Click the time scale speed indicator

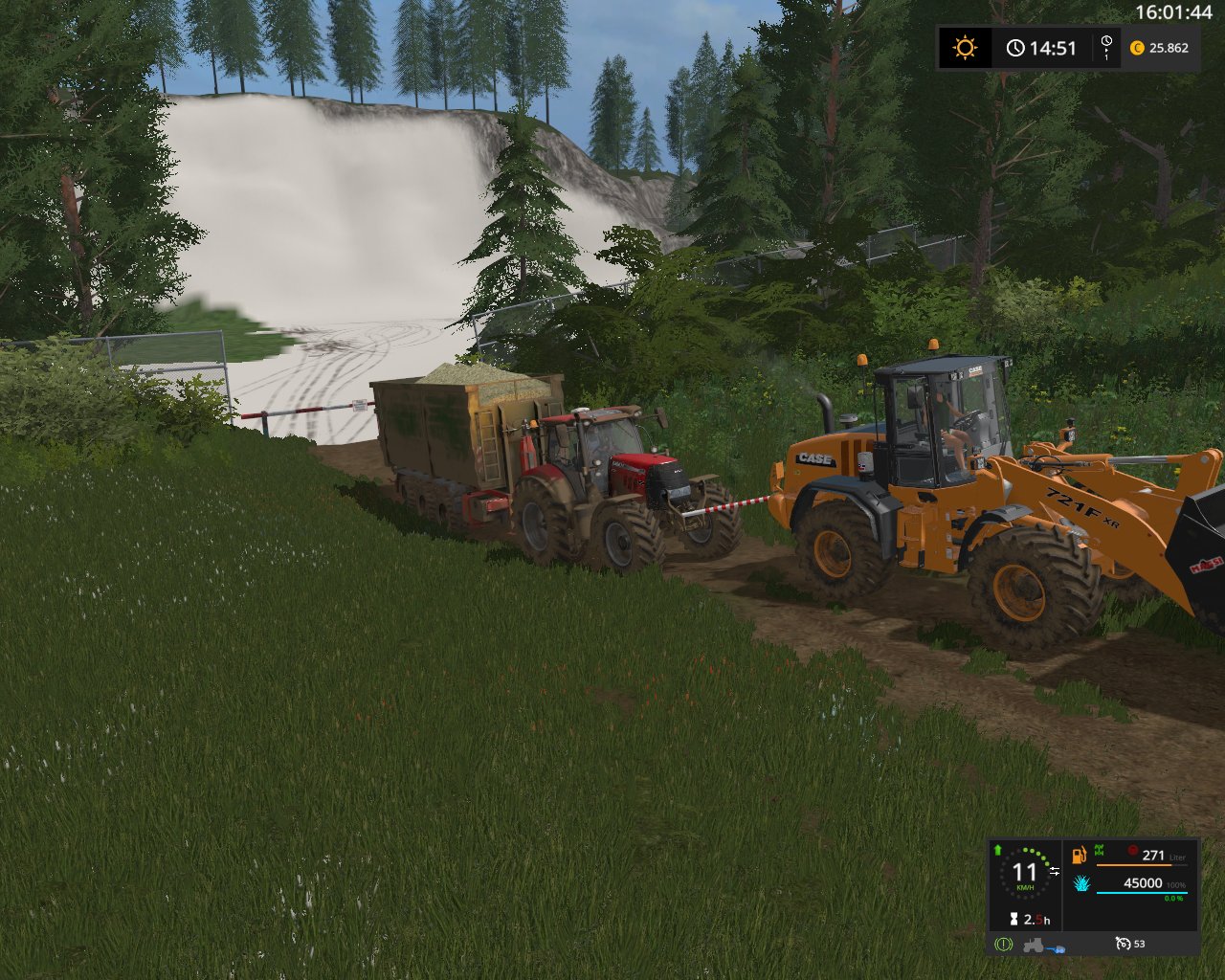click(1106, 48)
